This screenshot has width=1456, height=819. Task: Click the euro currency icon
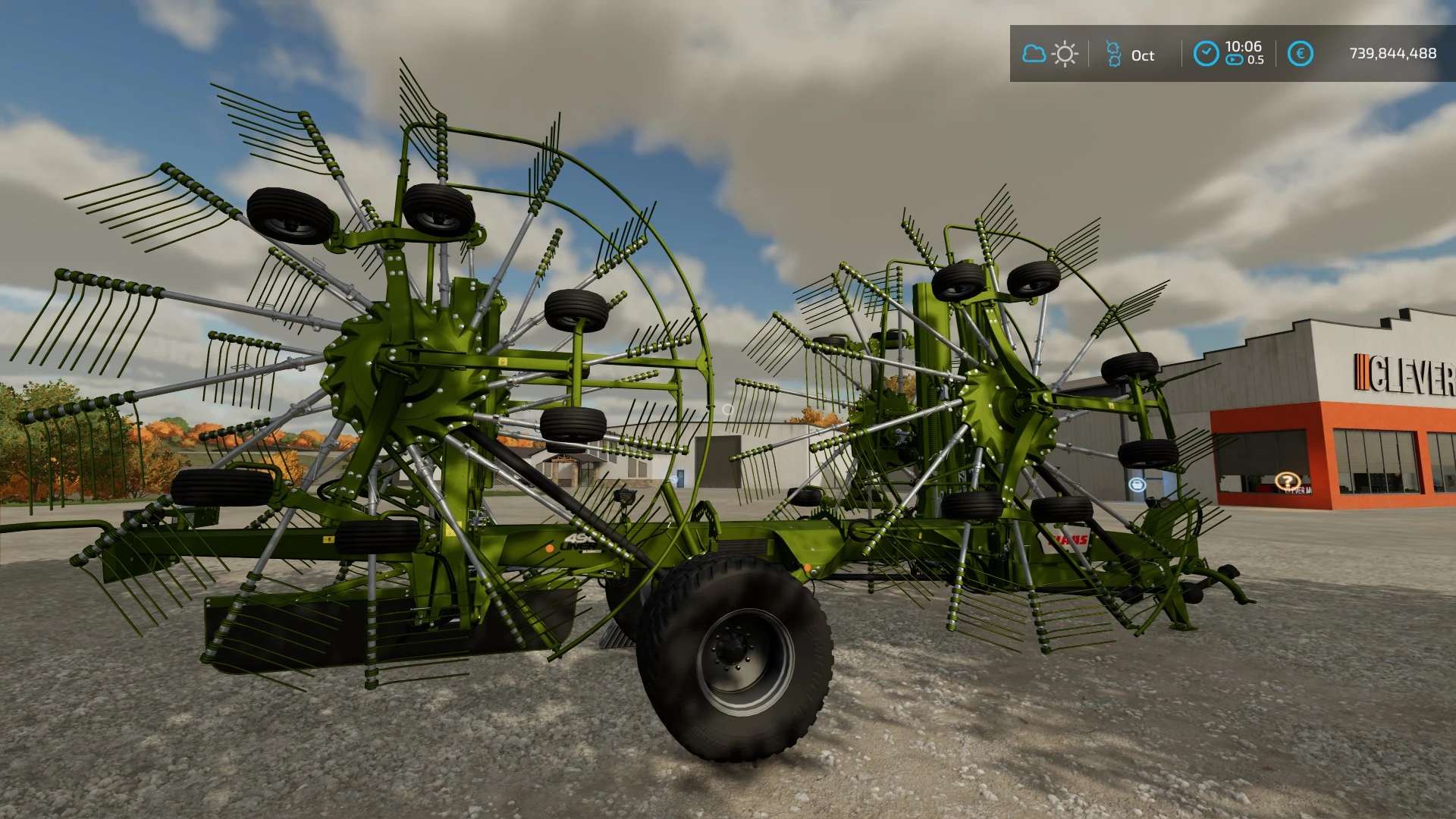point(1300,54)
